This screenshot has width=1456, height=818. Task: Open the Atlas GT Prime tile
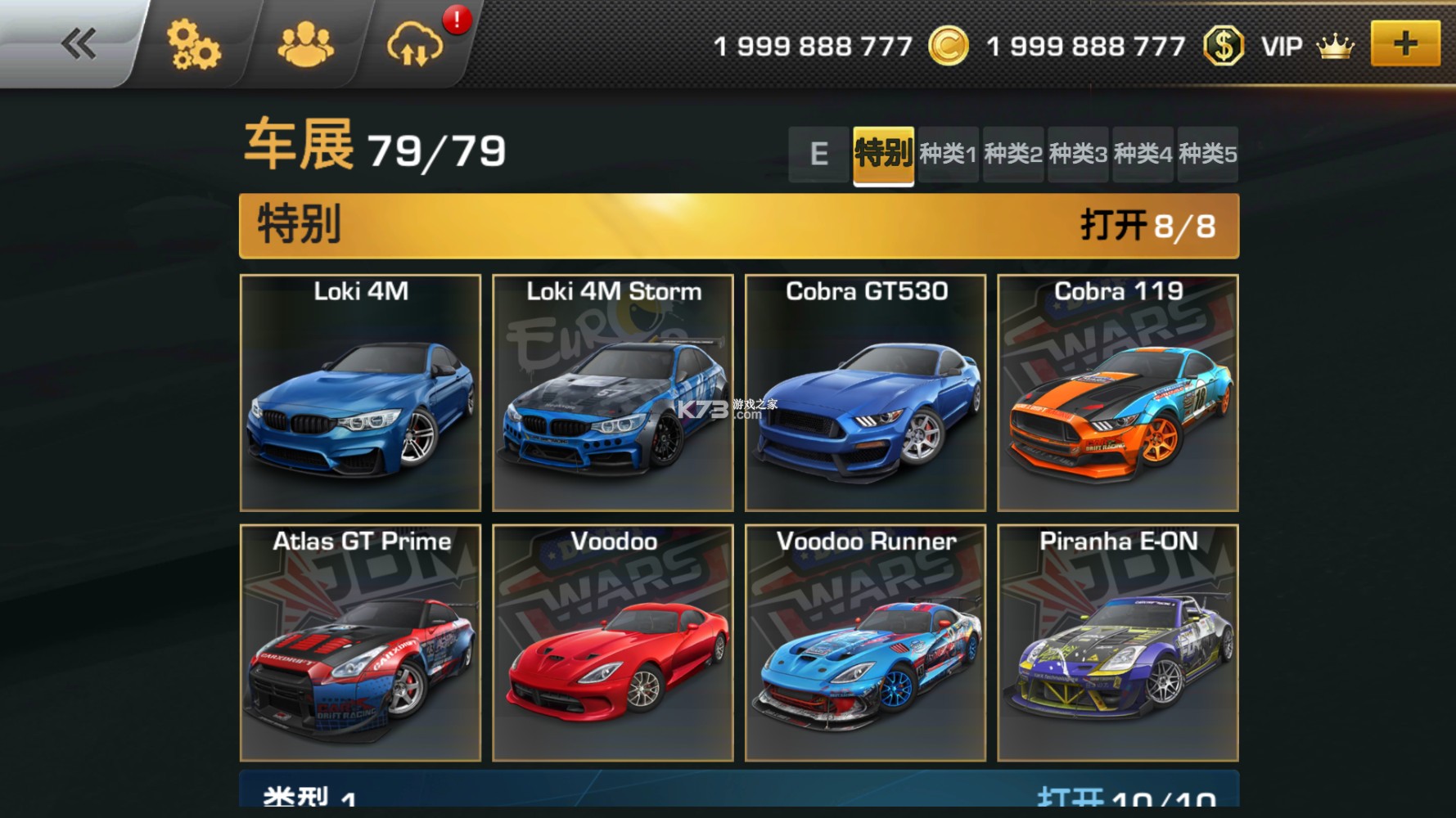click(x=360, y=643)
